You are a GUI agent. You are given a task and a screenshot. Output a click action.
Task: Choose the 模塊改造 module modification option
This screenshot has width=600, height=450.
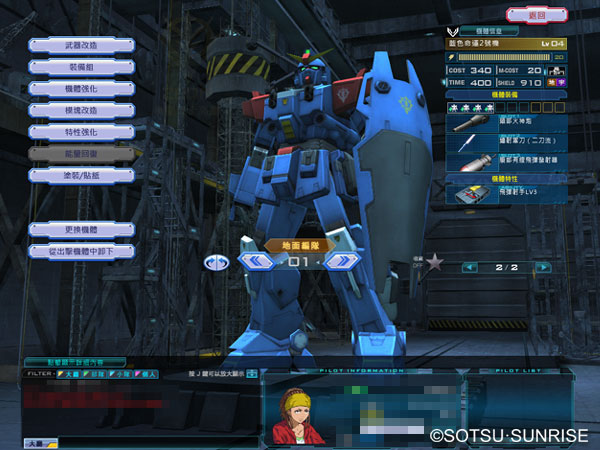tap(81, 110)
